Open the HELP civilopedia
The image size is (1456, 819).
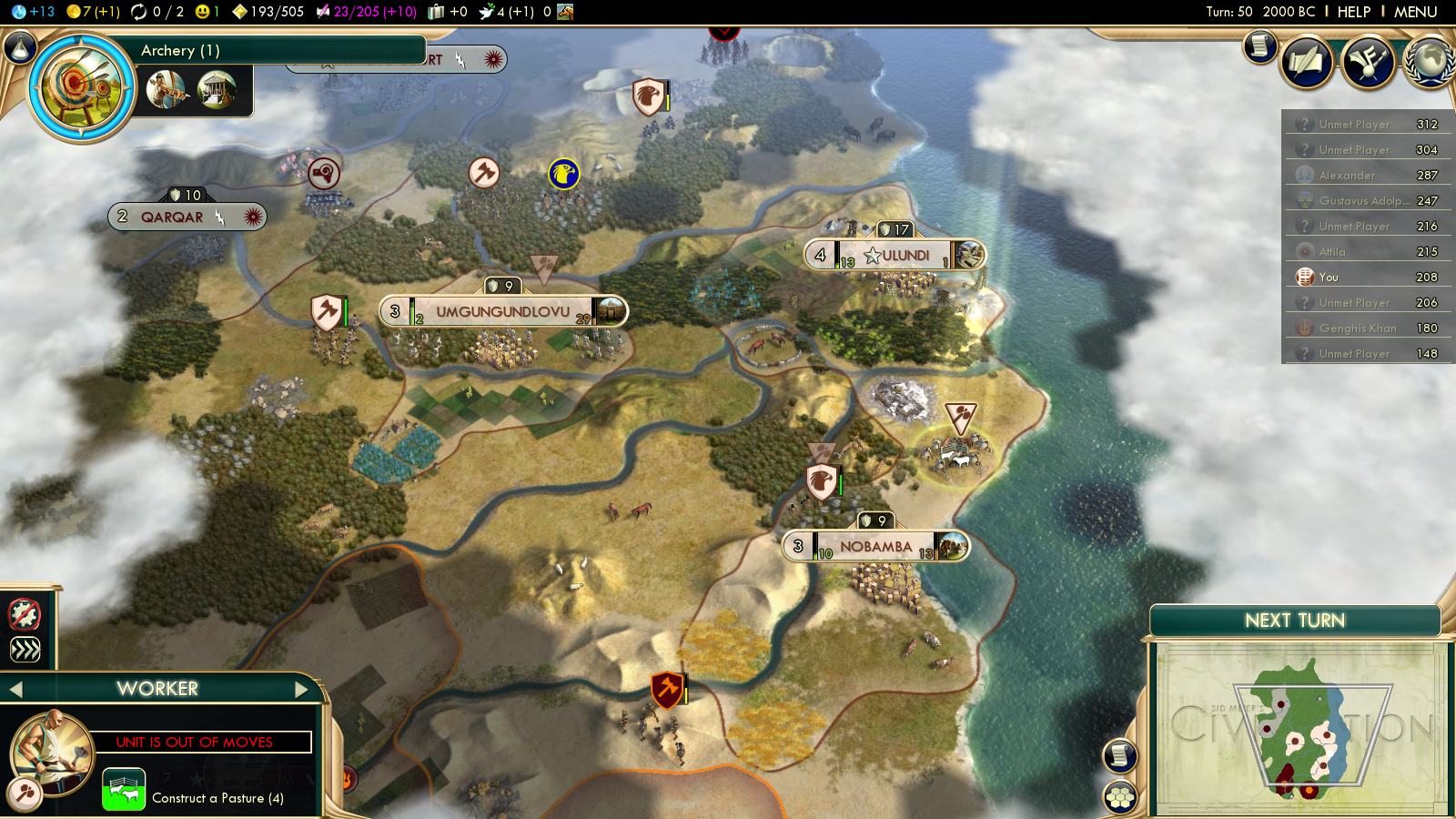tap(1353, 12)
